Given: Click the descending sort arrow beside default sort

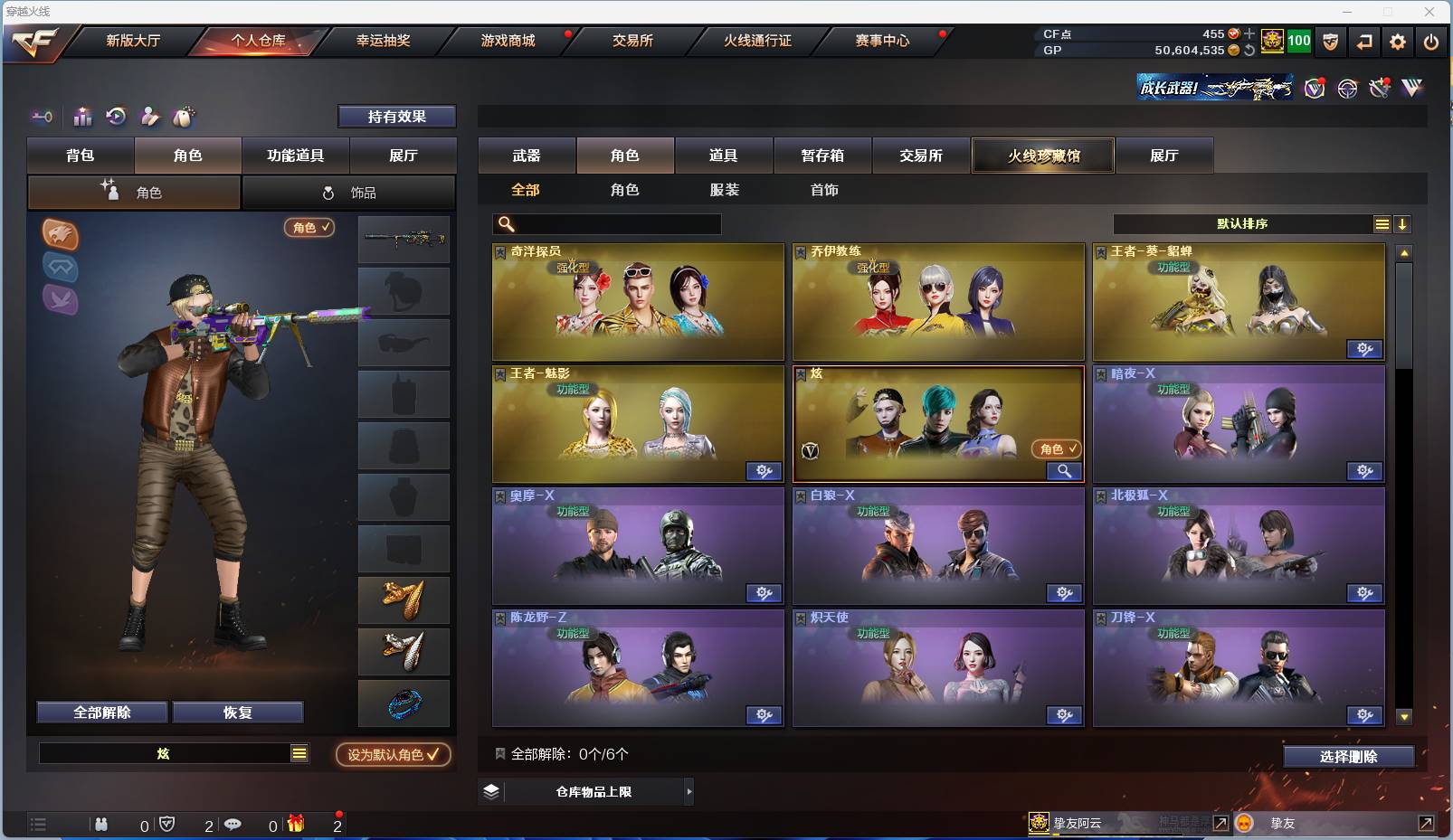Looking at the screenshot, I should 1403,223.
